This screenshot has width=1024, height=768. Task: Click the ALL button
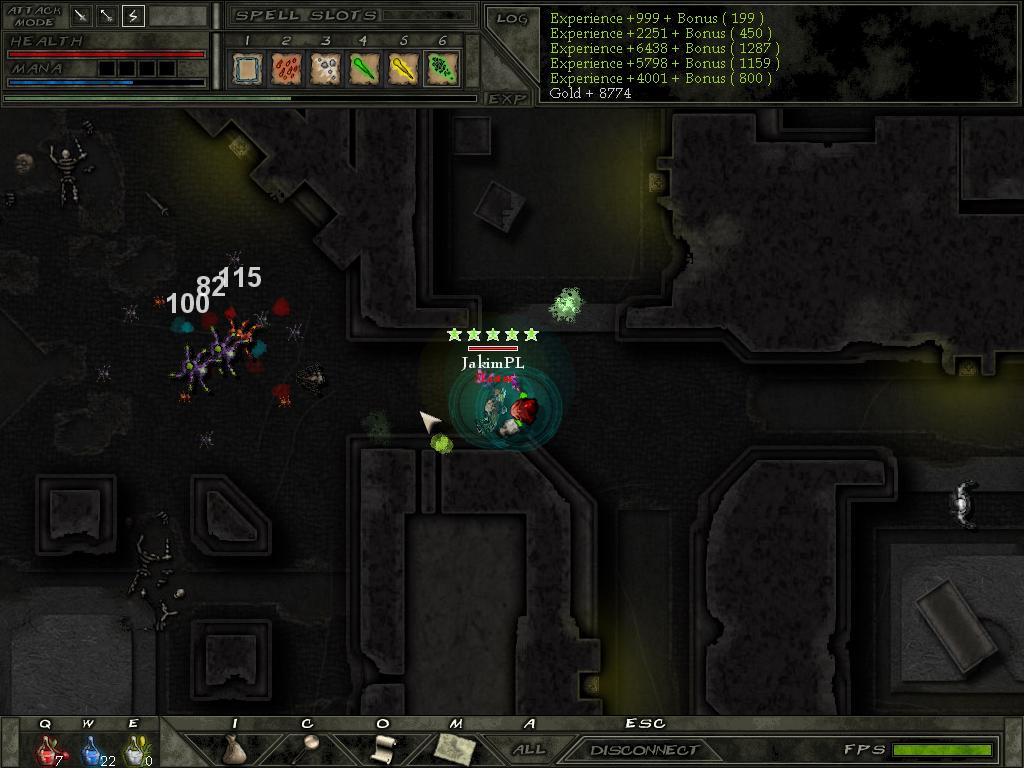pyautogui.click(x=529, y=749)
